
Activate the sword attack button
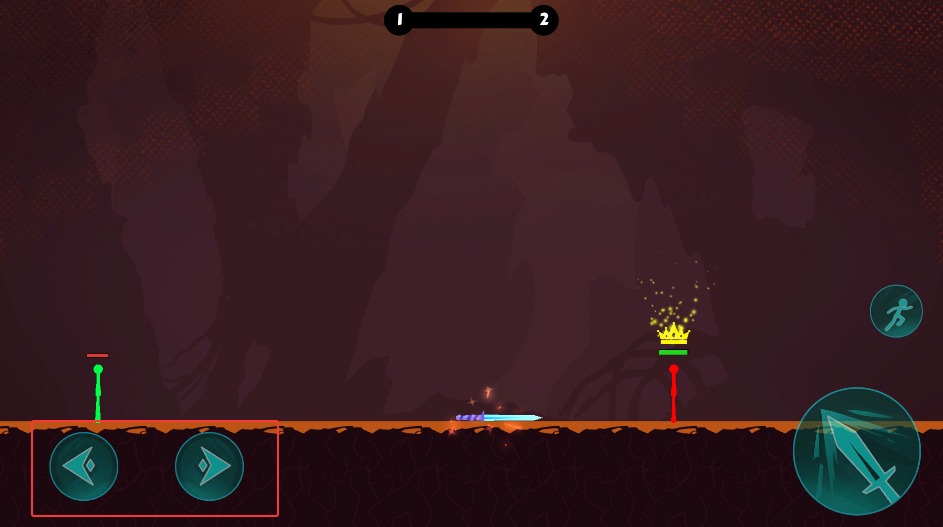pos(856,451)
